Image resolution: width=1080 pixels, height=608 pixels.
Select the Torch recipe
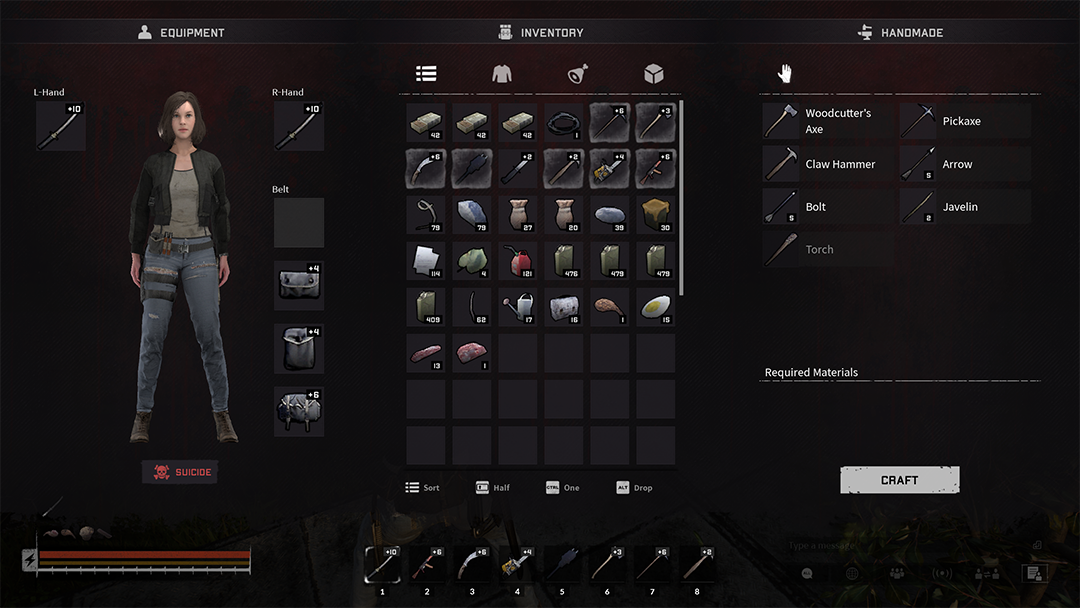(x=827, y=250)
